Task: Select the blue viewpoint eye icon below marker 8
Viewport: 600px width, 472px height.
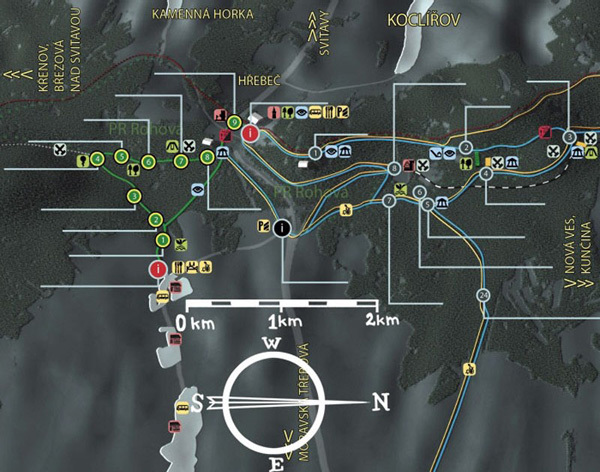Action: [198, 187]
